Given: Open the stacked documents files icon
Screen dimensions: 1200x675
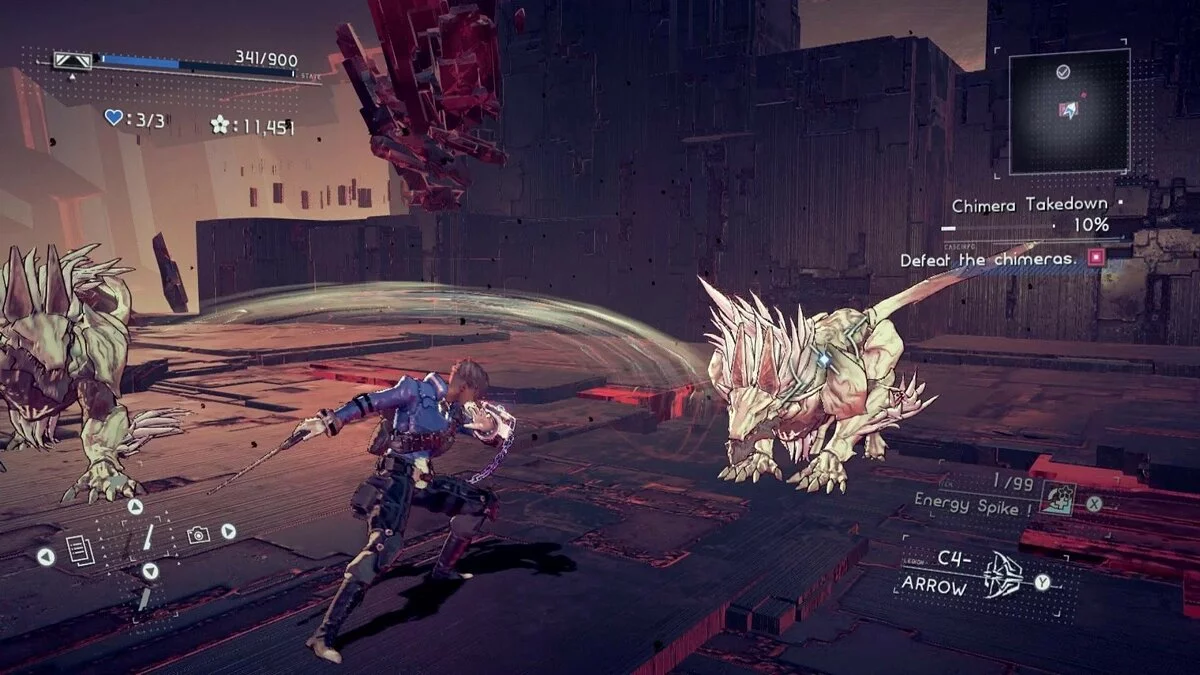Looking at the screenshot, I should pyautogui.click(x=80, y=550).
